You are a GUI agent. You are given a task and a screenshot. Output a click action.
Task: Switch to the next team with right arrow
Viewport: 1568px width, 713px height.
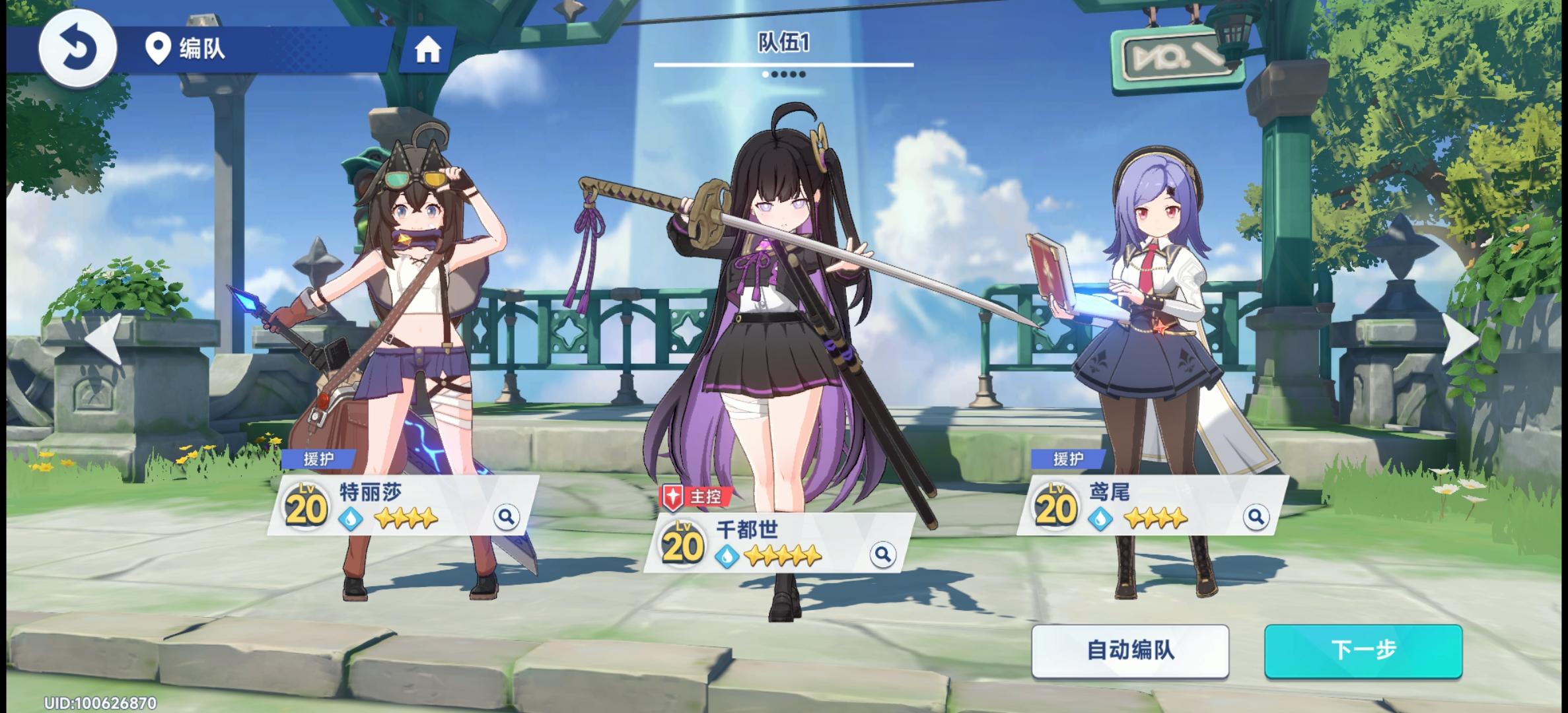click(1460, 339)
